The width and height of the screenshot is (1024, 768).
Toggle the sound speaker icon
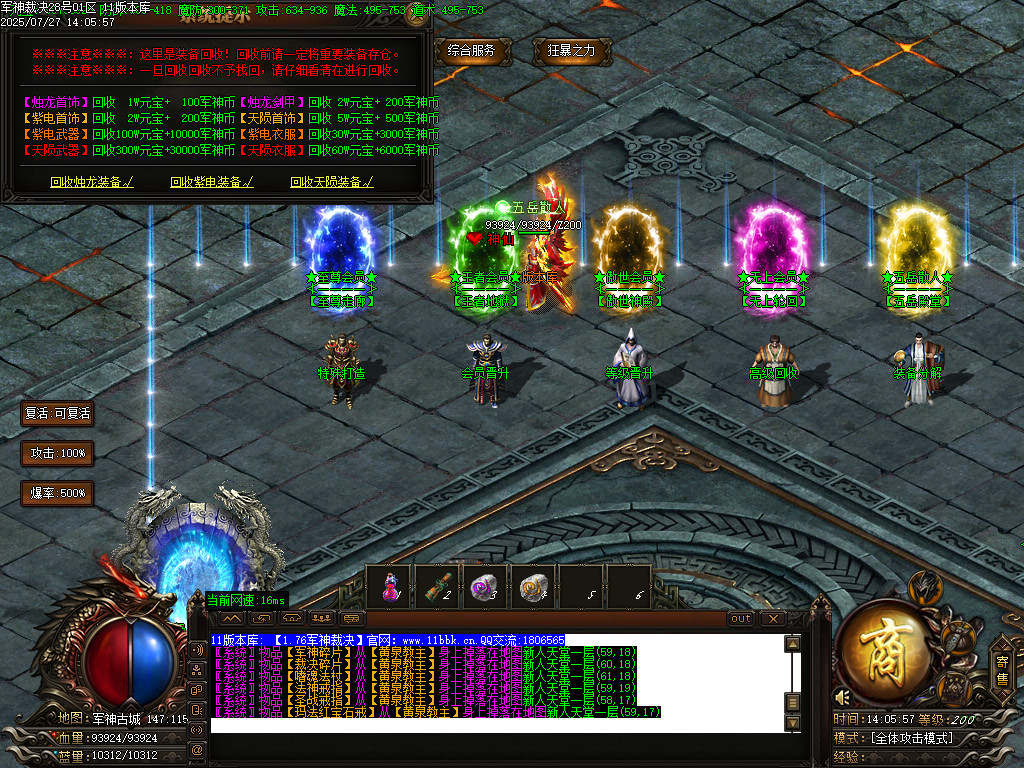point(843,696)
